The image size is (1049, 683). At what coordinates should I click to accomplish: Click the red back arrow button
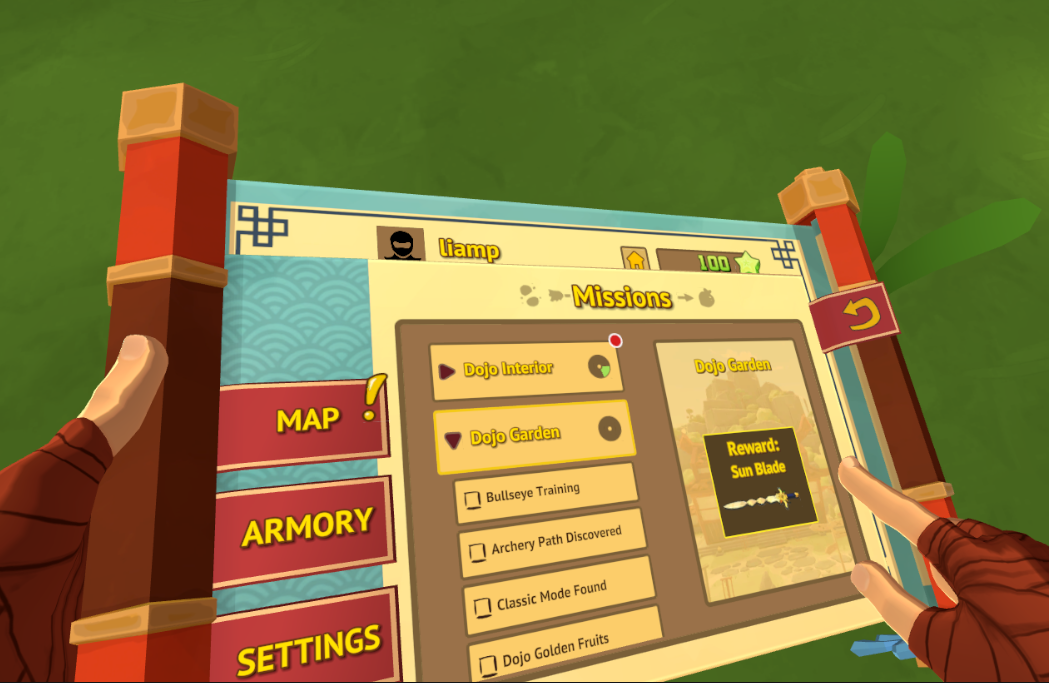tap(853, 318)
